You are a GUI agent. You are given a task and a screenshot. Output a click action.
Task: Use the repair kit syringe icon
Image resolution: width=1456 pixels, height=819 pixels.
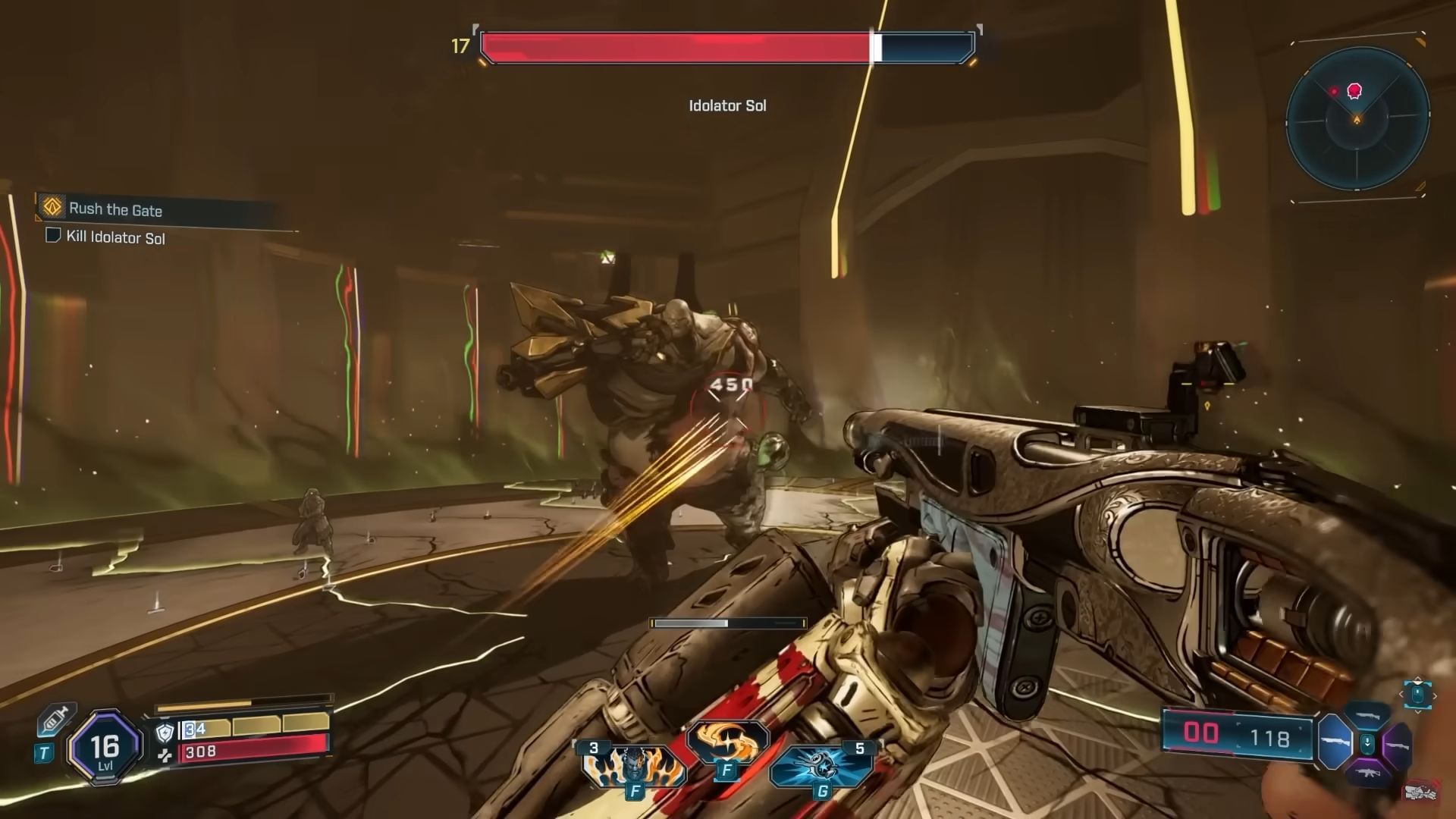[57, 719]
